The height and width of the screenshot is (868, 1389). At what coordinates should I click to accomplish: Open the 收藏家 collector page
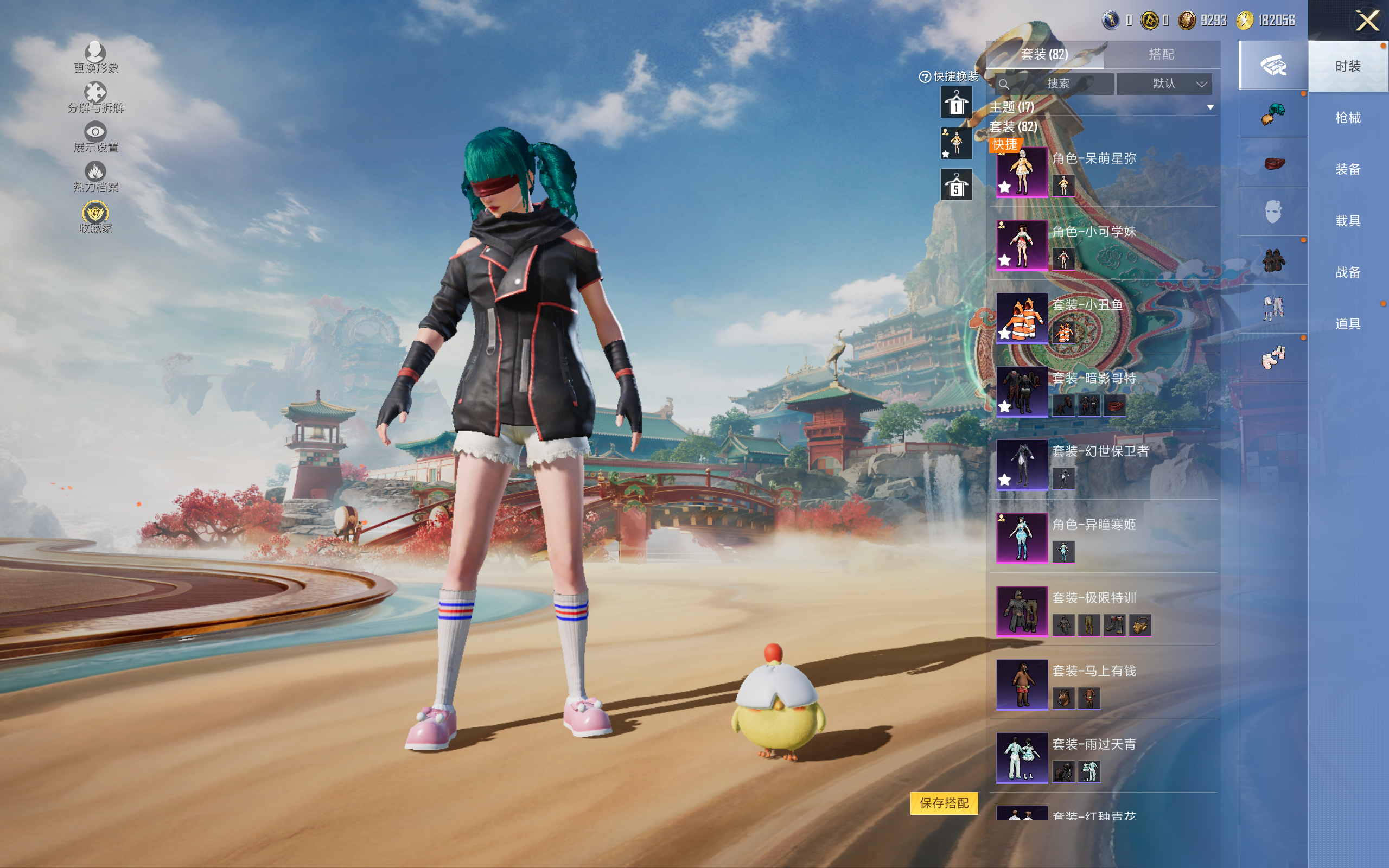click(x=95, y=218)
